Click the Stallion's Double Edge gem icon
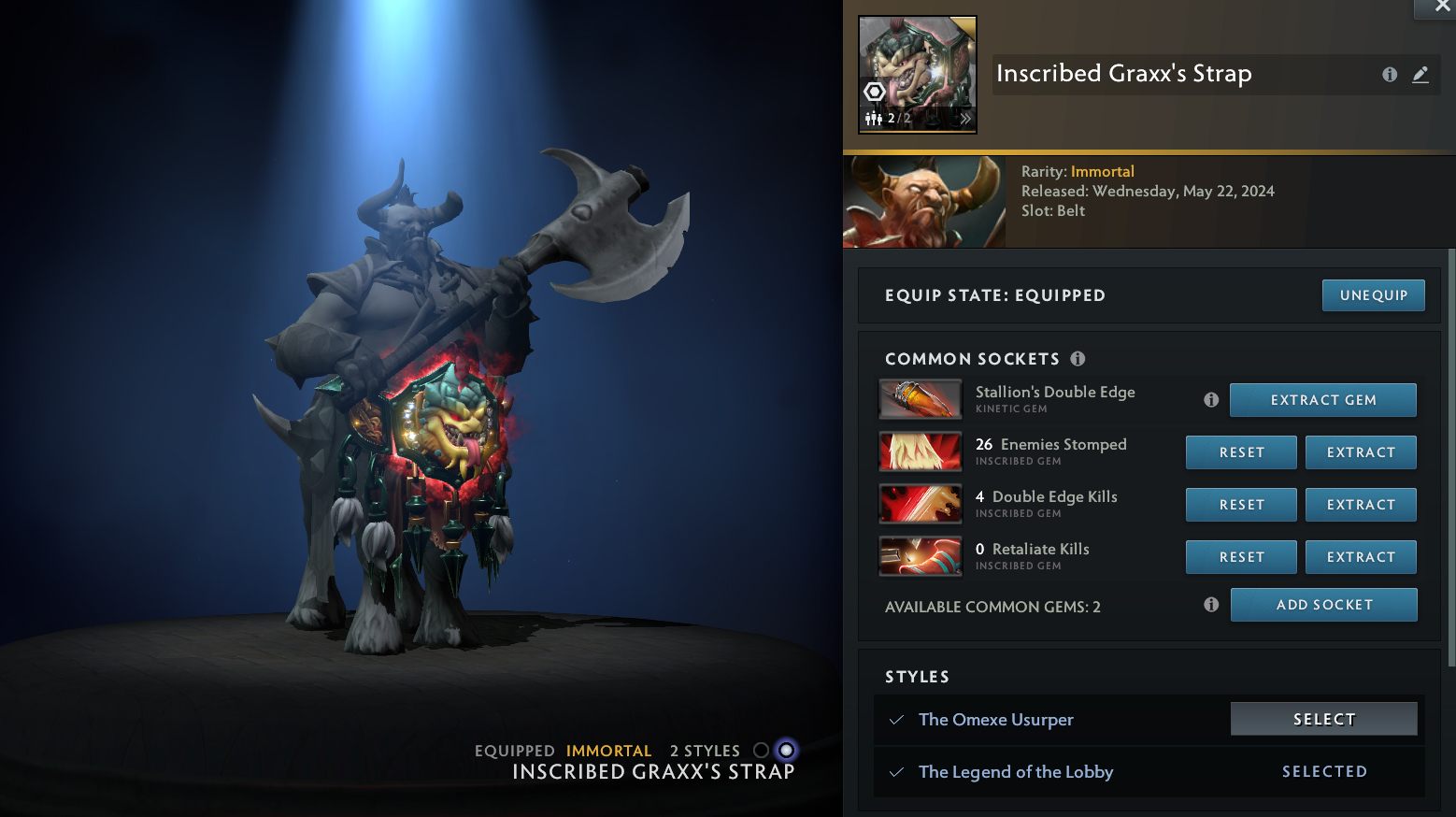This screenshot has height=817, width=1456. [x=921, y=400]
